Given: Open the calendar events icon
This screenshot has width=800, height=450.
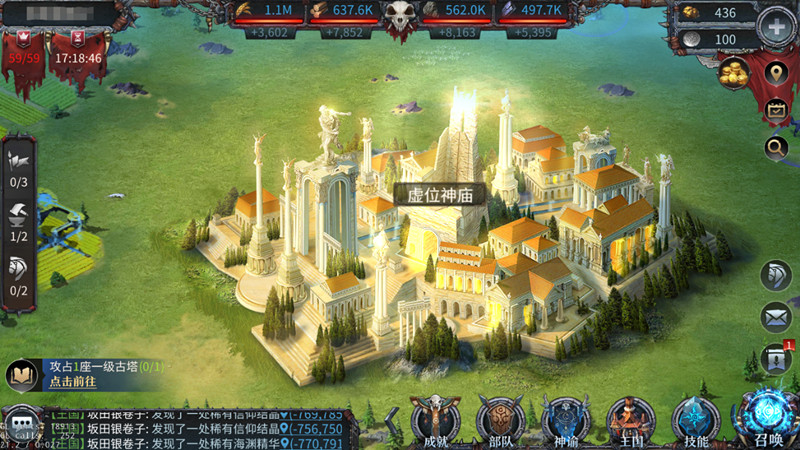Looking at the screenshot, I should [x=775, y=110].
